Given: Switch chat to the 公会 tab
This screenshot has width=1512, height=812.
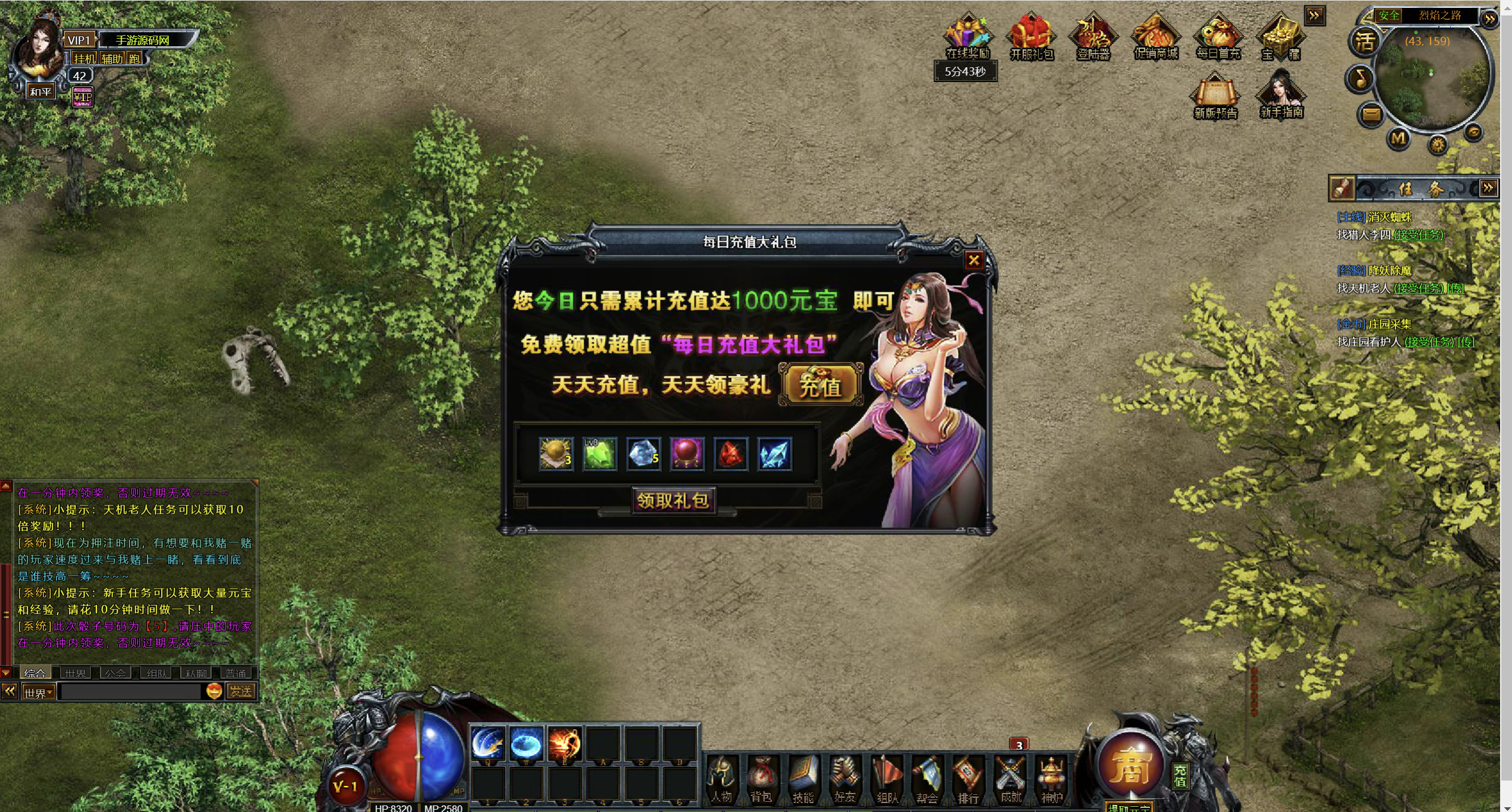Looking at the screenshot, I should [115, 673].
